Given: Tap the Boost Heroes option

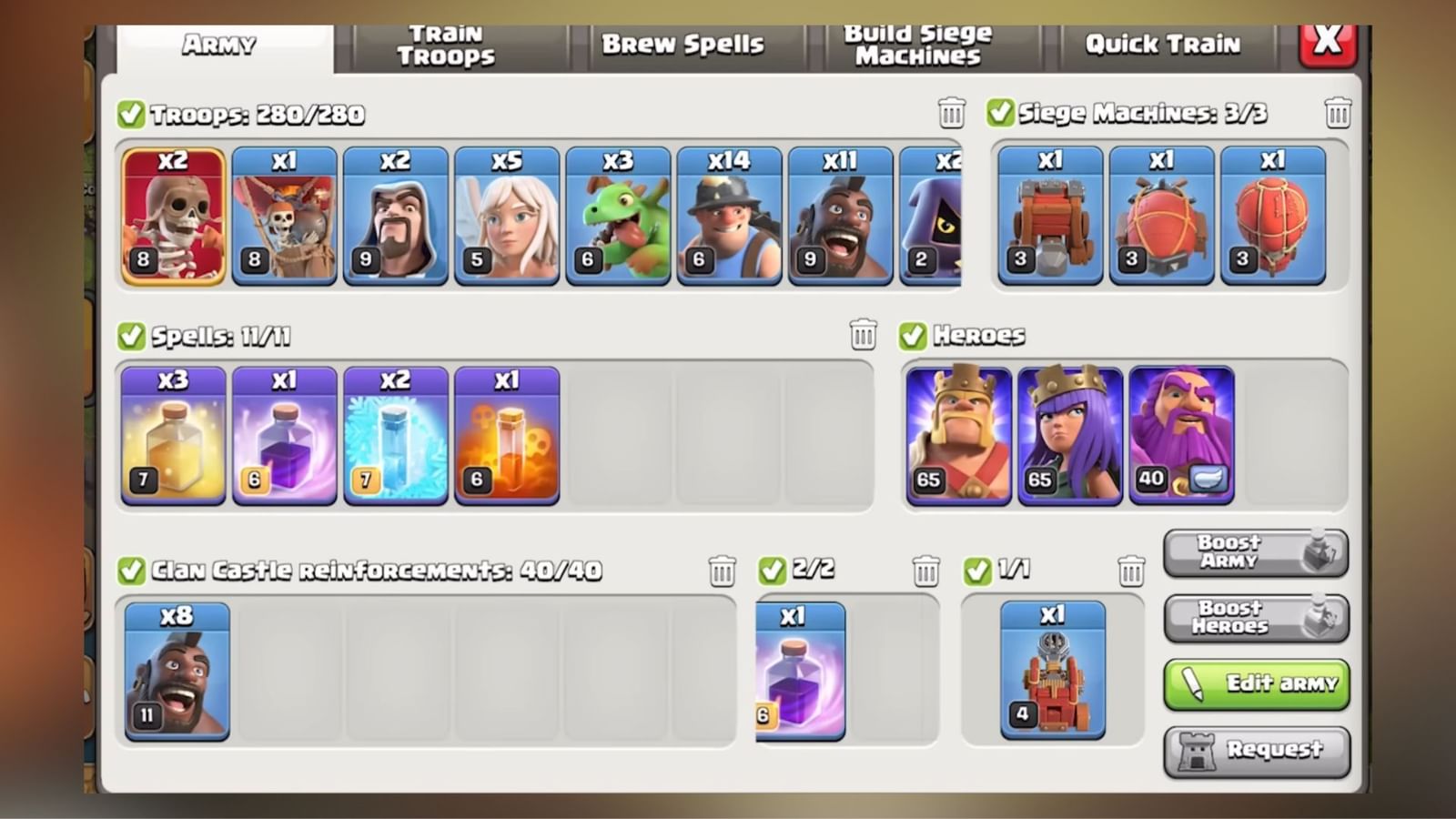Looking at the screenshot, I should click(1256, 618).
